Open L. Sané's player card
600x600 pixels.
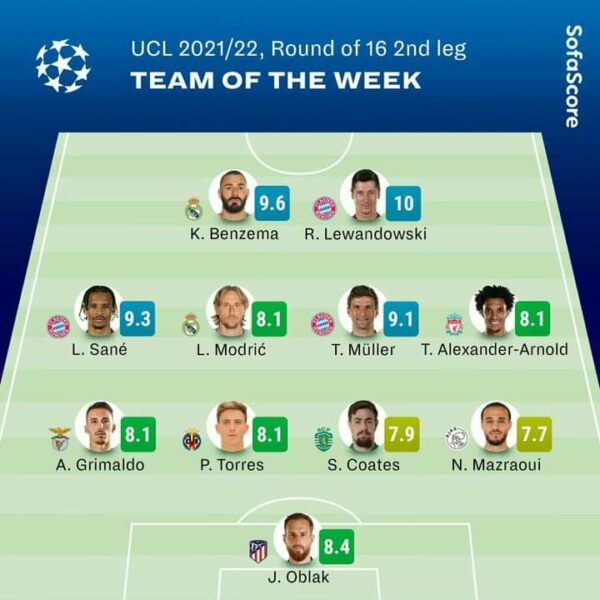[99, 311]
